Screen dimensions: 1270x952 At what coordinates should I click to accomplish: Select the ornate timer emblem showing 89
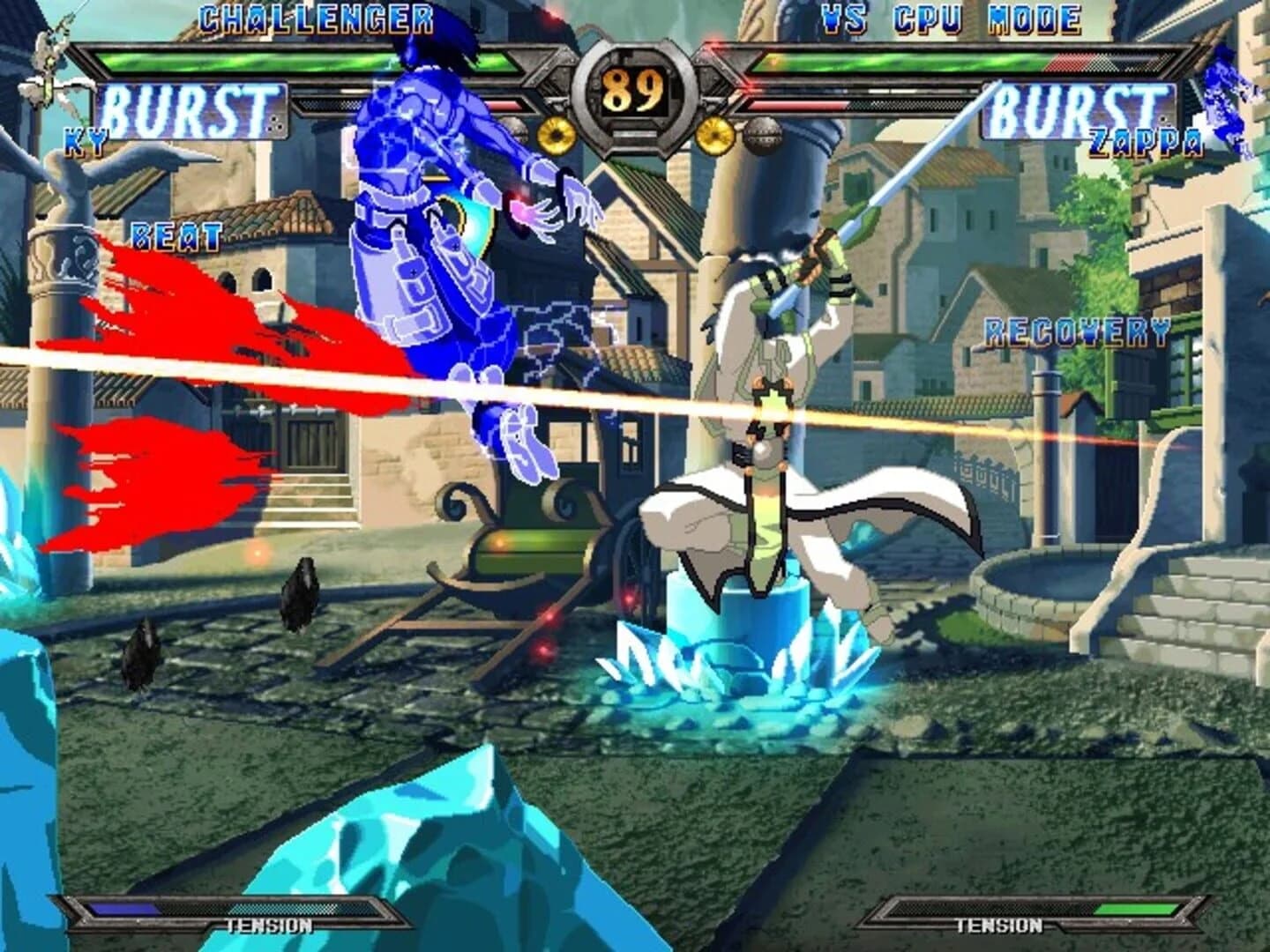coord(633,91)
